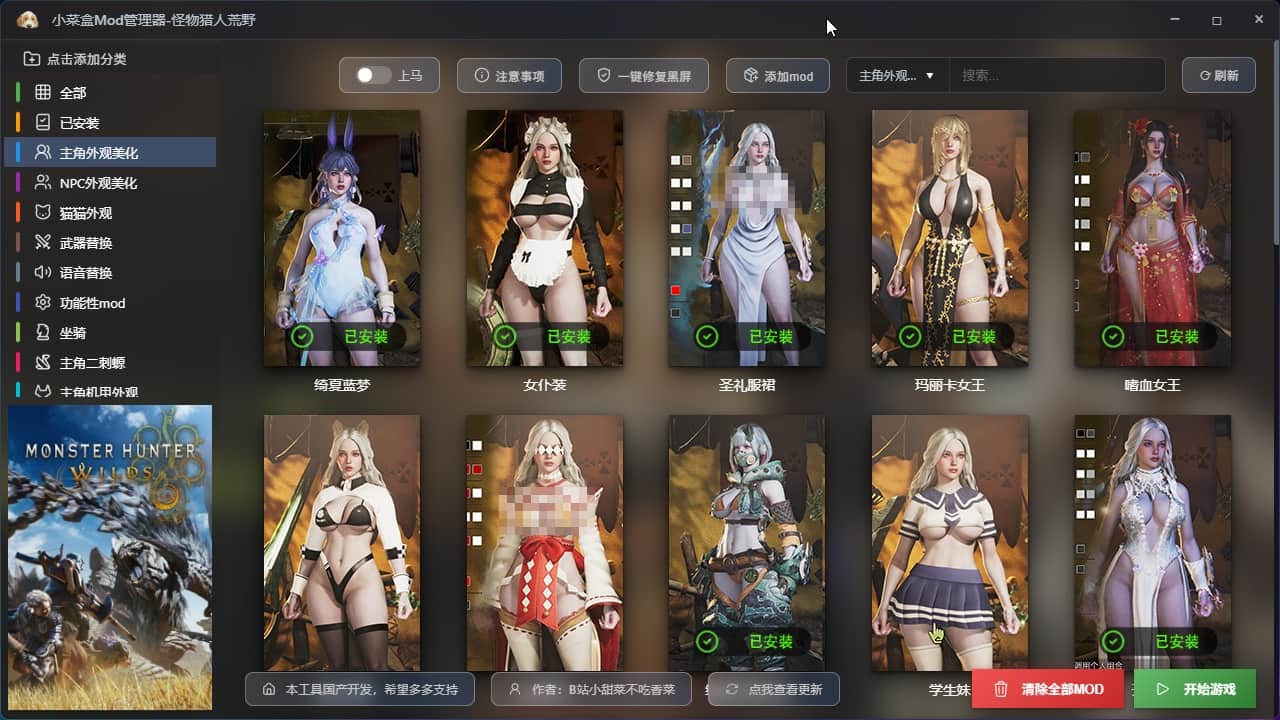Screen dimensions: 1280x720
Task: Open the 注意事项 notice
Action: click(509, 75)
